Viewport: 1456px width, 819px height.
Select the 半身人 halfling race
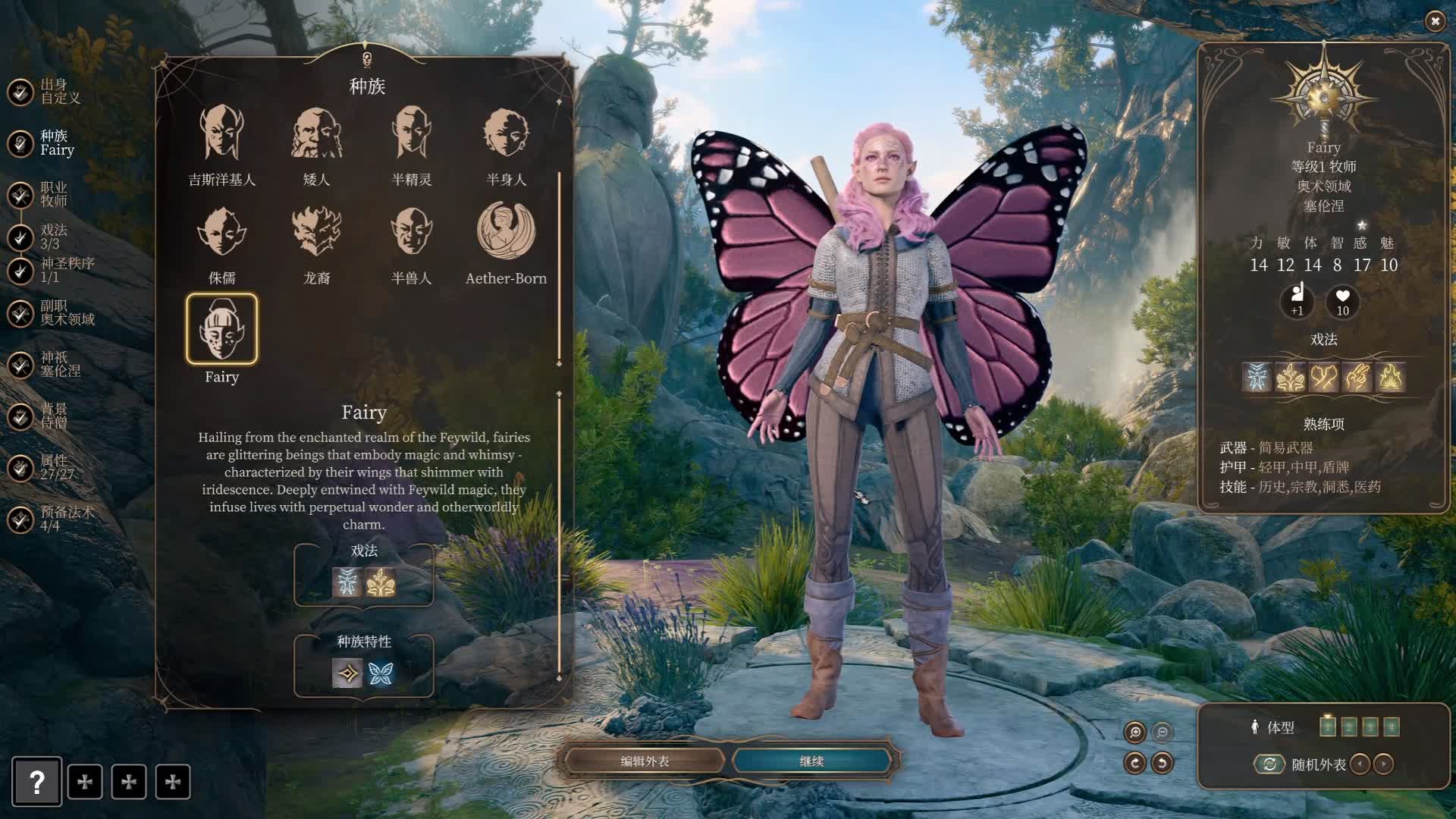tap(506, 134)
